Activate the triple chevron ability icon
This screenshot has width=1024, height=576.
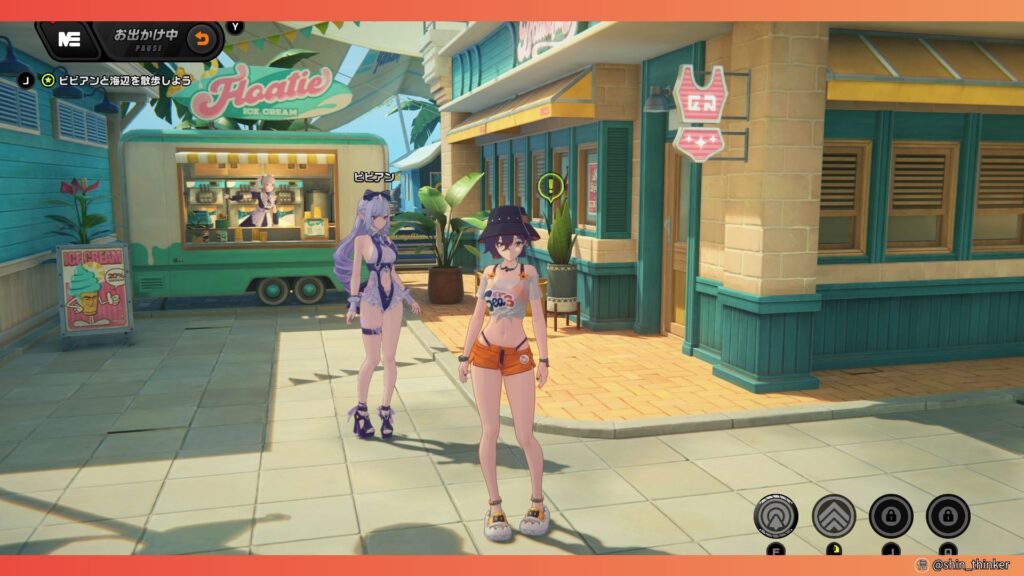pyautogui.click(x=832, y=516)
